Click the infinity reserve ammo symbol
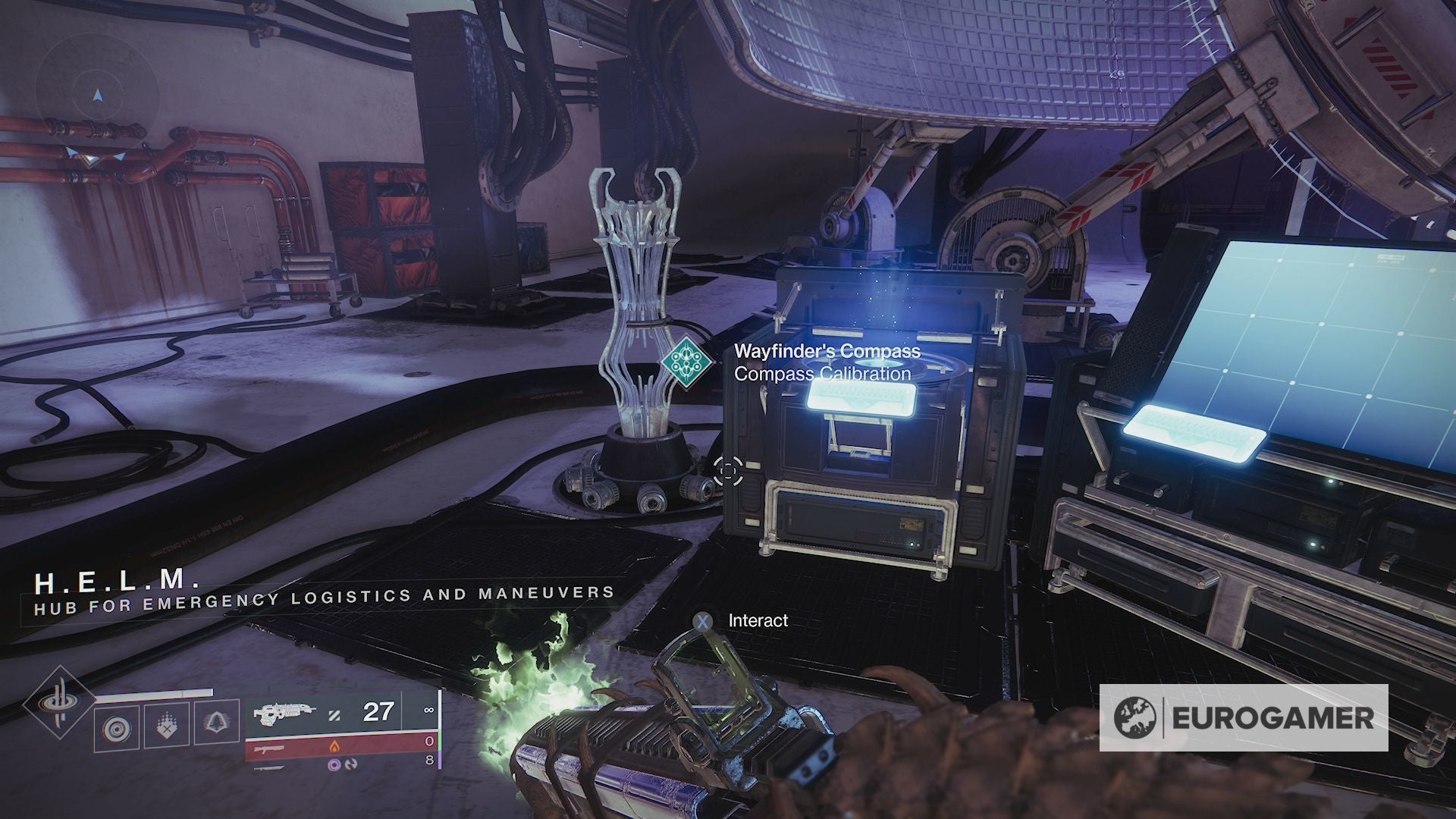The width and height of the screenshot is (1456, 819). tap(429, 711)
